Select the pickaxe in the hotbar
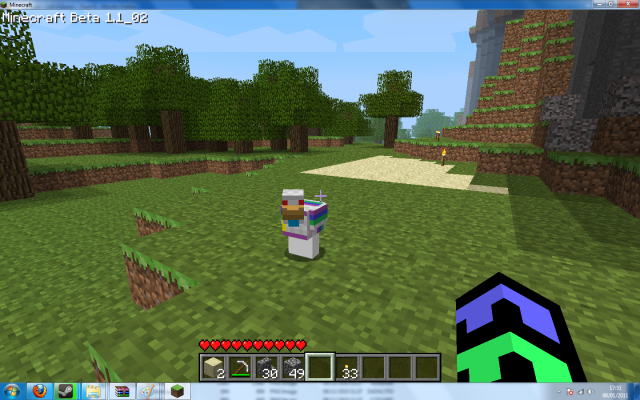The height and width of the screenshot is (400, 640). click(x=240, y=366)
